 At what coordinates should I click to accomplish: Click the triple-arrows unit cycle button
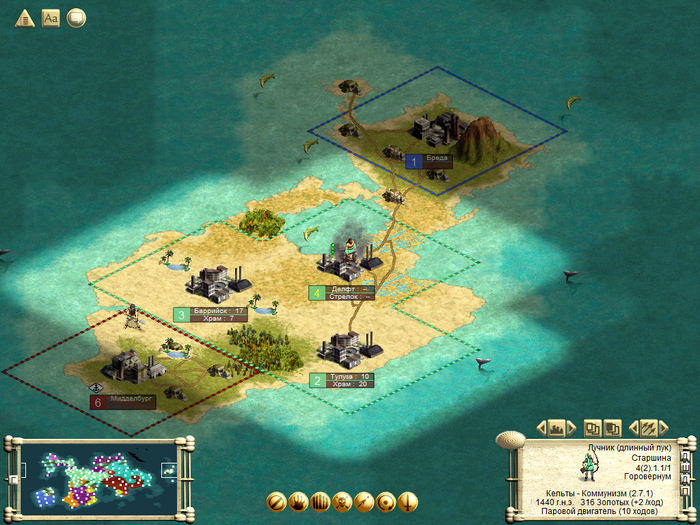pyautogui.click(x=648, y=428)
